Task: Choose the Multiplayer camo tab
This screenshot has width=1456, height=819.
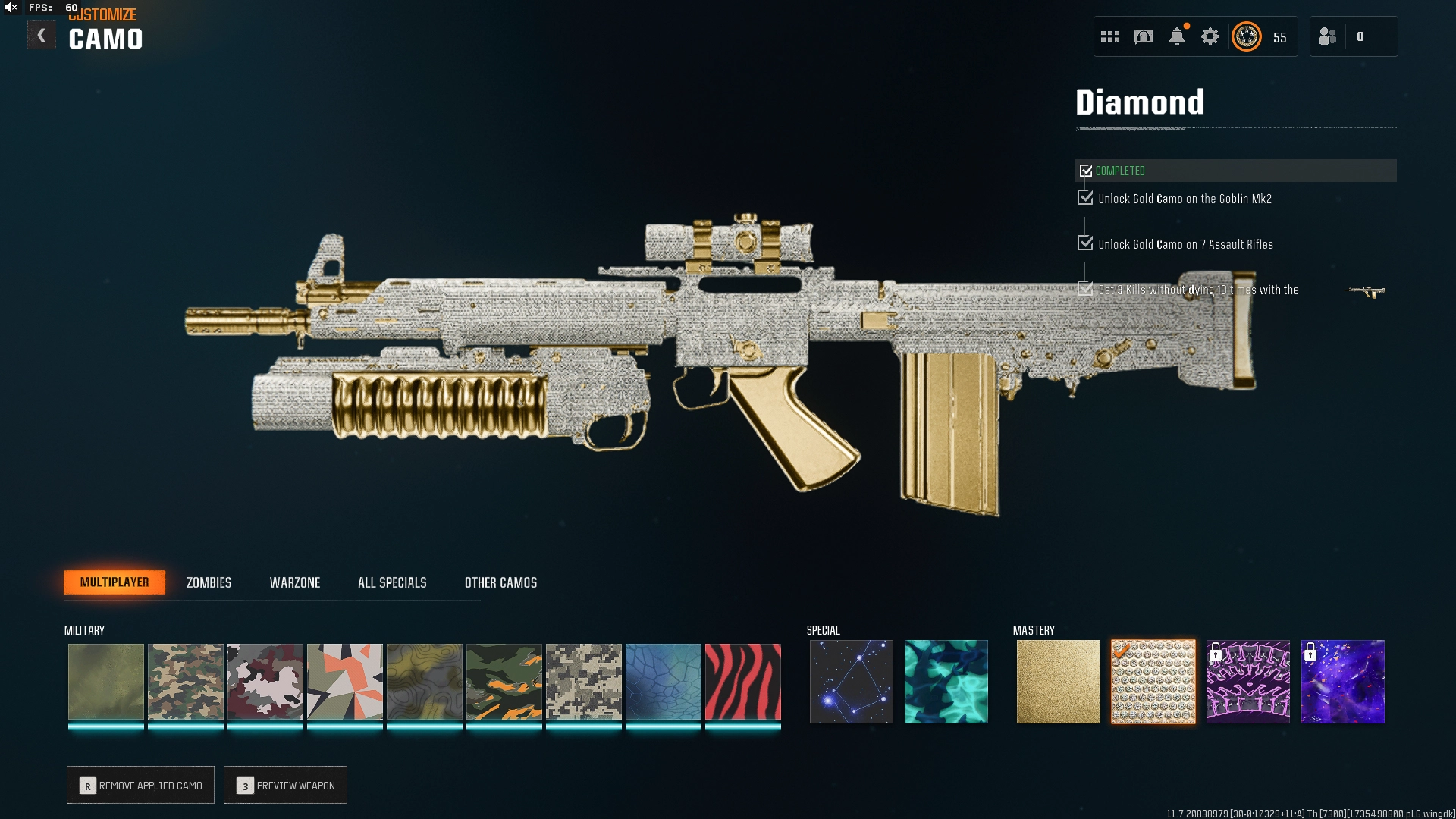Action: click(x=115, y=582)
